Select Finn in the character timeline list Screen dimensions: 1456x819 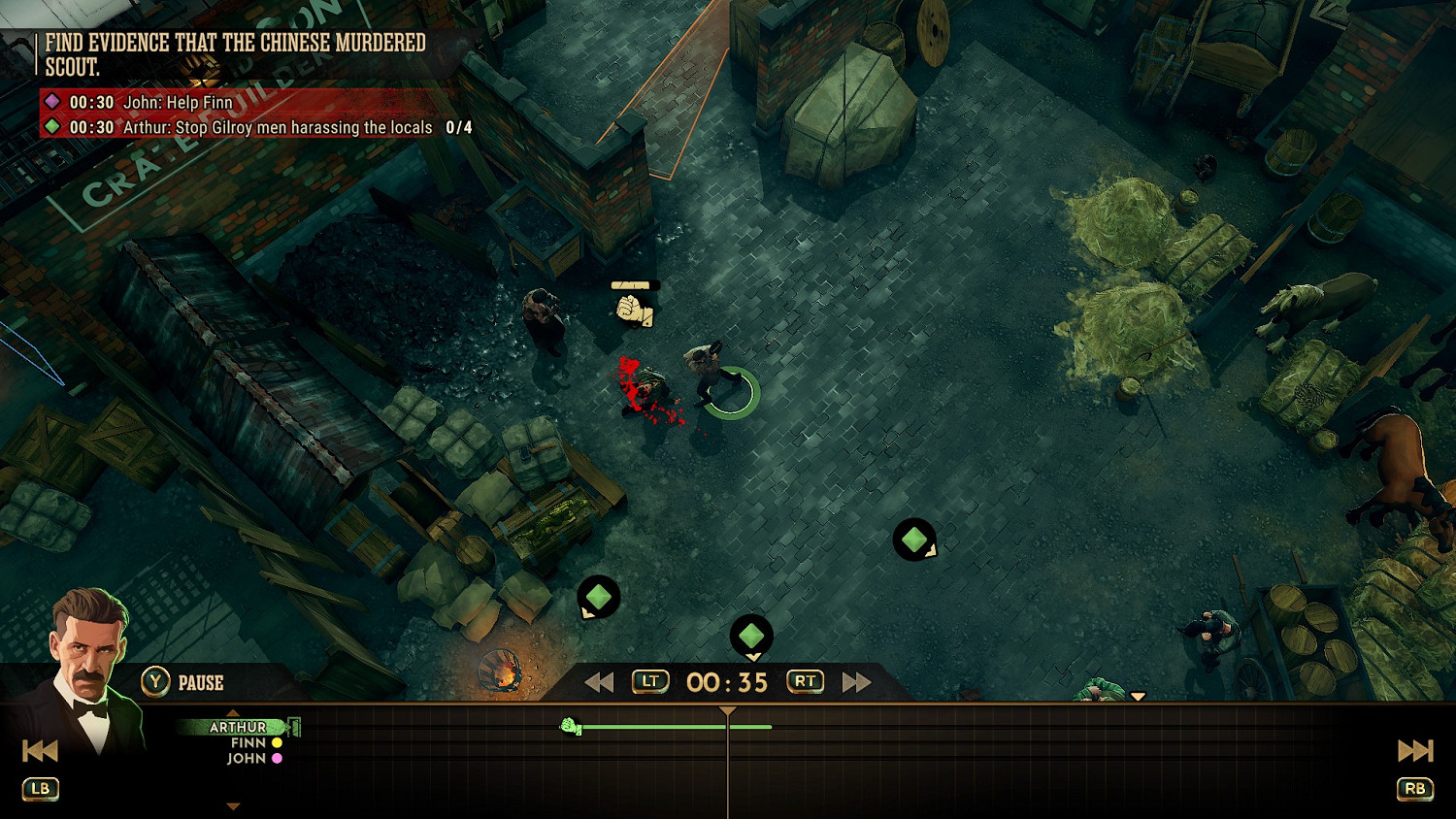tap(248, 742)
